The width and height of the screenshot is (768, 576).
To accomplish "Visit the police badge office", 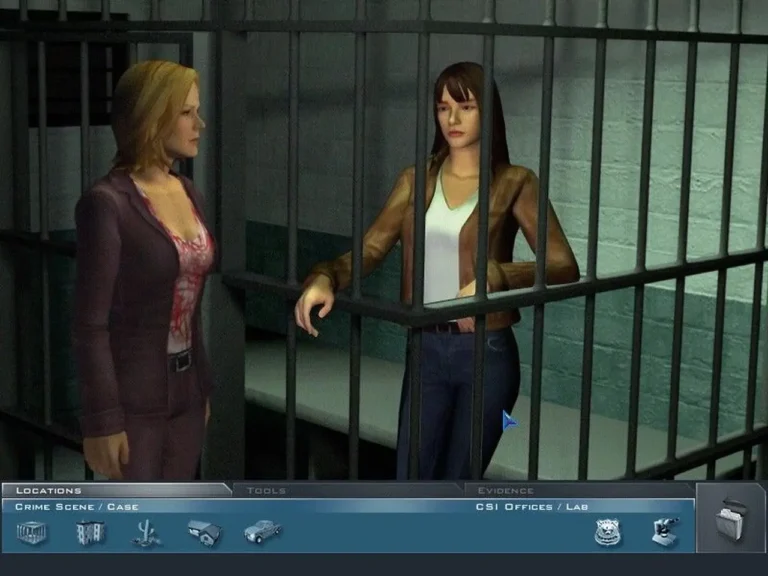I will [607, 533].
